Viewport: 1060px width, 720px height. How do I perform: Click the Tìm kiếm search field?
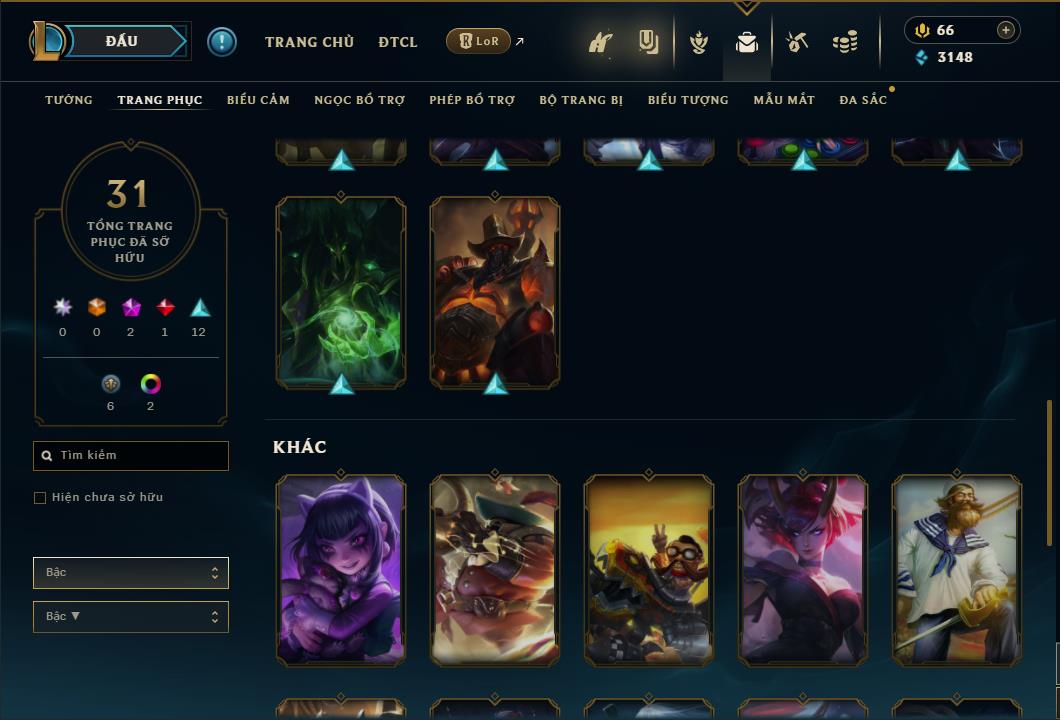(131, 456)
